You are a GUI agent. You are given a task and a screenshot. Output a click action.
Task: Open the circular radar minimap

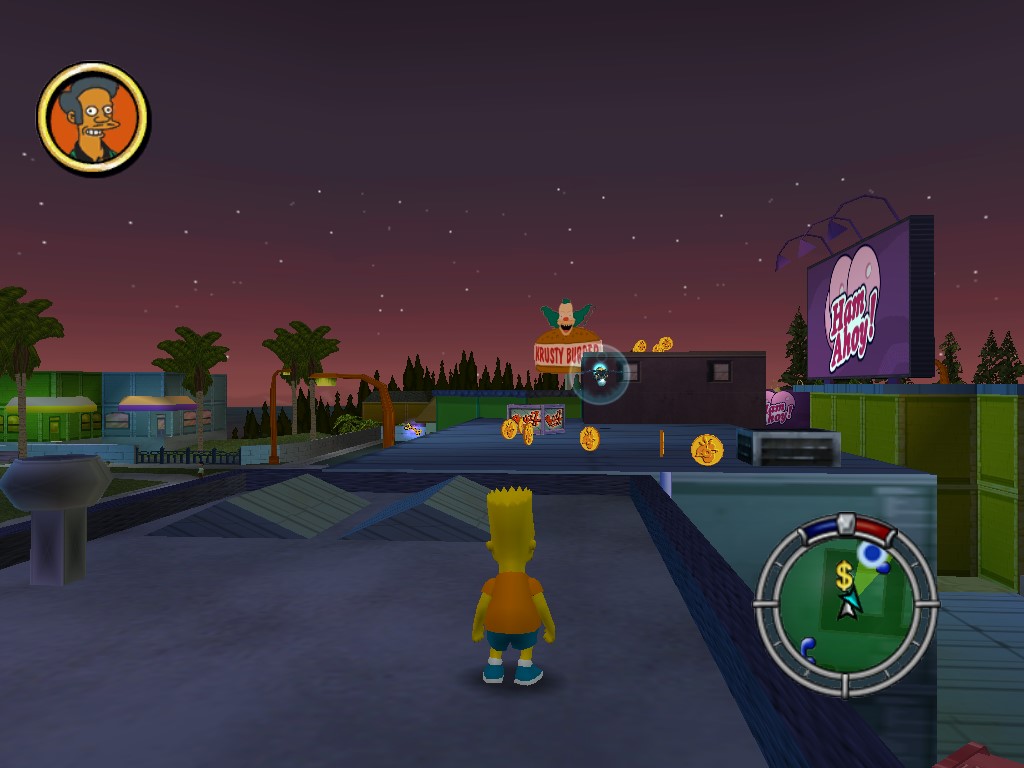tap(845, 604)
